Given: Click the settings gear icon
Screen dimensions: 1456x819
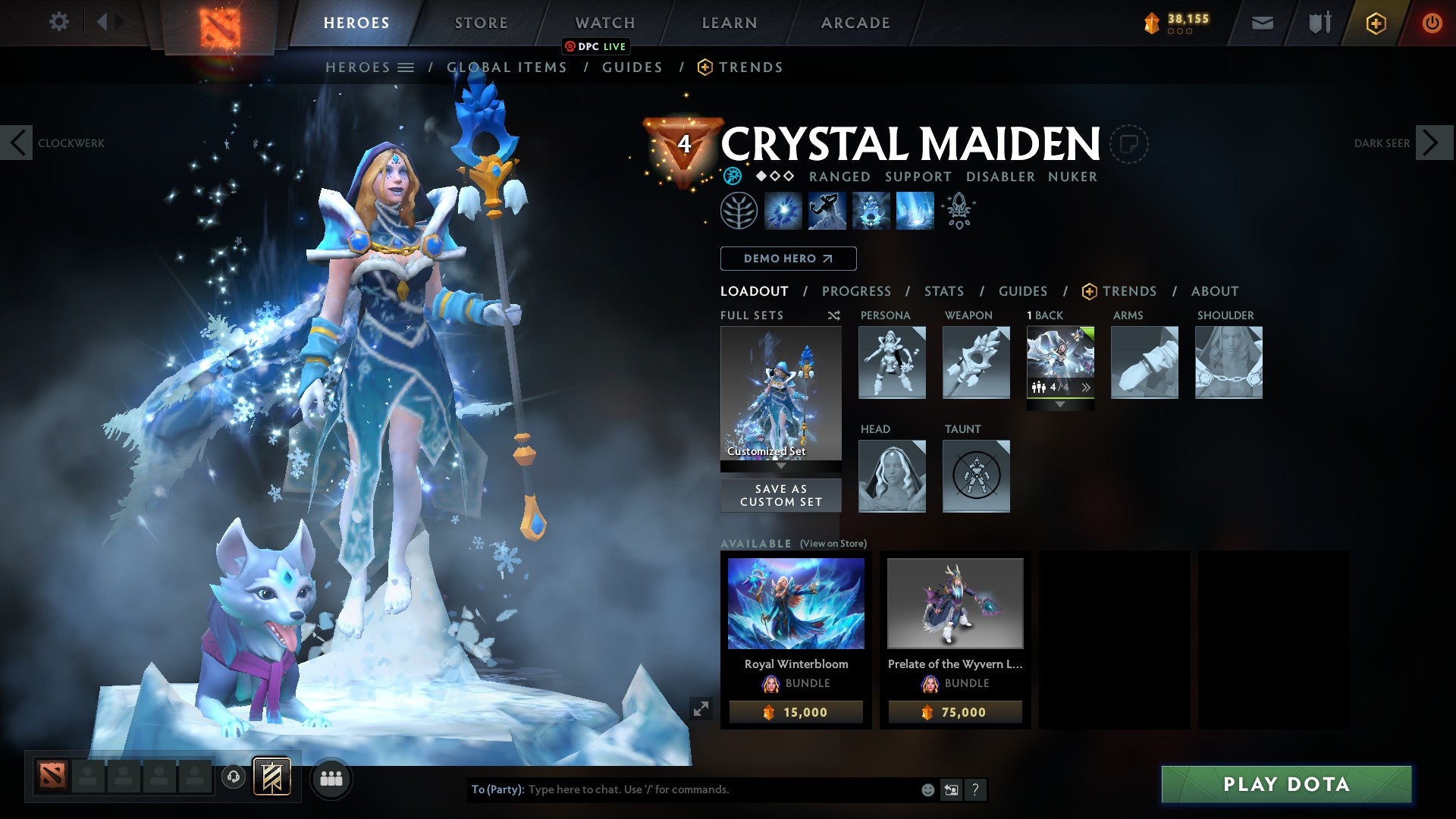Looking at the screenshot, I should coord(60,22).
